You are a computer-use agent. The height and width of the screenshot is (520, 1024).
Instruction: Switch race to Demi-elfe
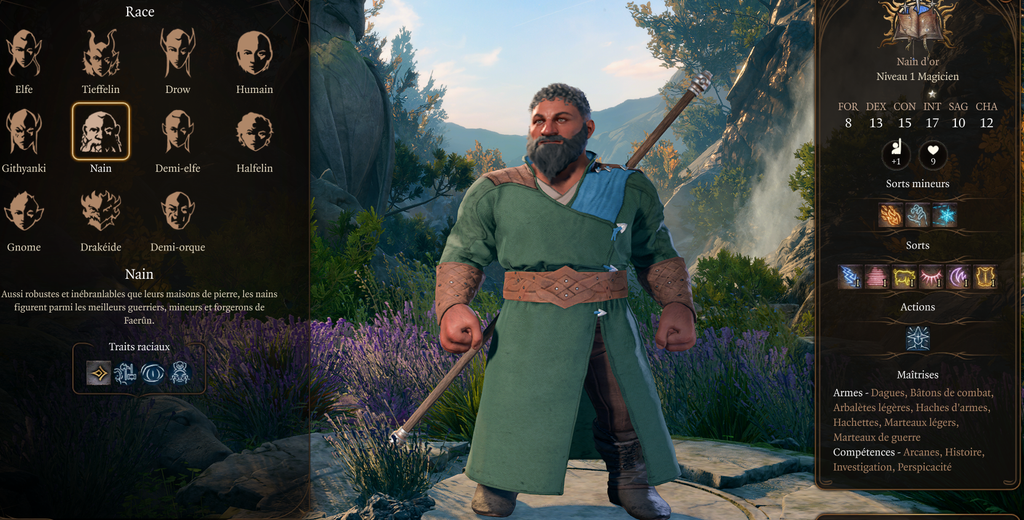[178, 131]
